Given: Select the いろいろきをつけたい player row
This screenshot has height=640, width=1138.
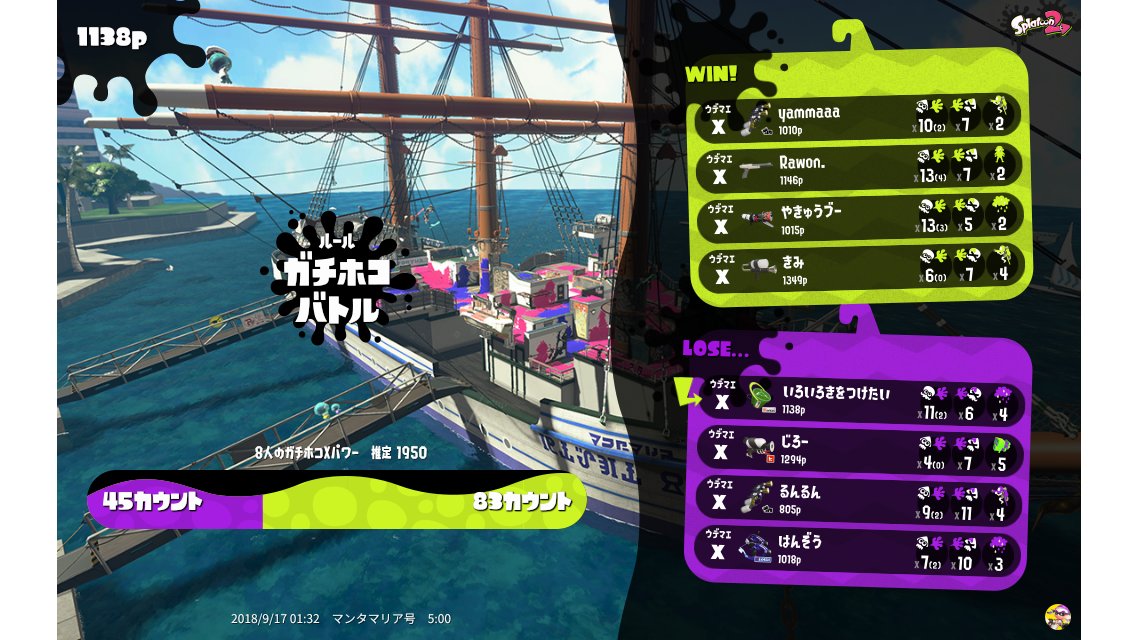Looking at the screenshot, I should [x=860, y=400].
